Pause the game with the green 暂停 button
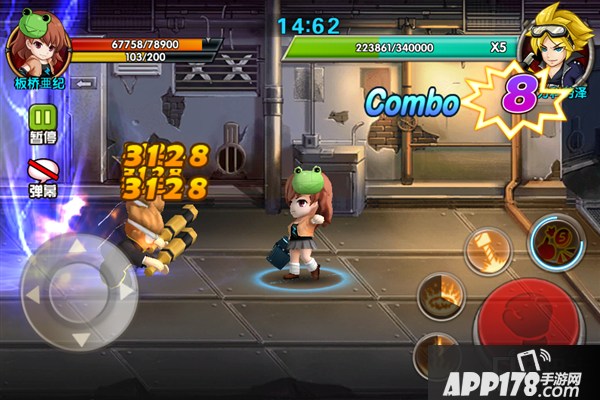The width and height of the screenshot is (600, 400). click(42, 116)
